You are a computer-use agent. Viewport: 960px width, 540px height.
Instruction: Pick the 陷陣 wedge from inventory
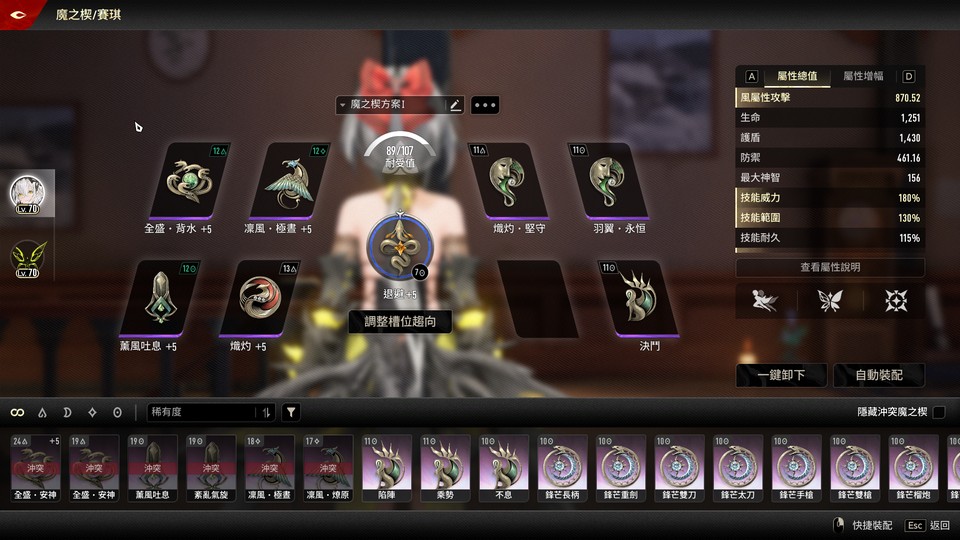(x=388, y=466)
